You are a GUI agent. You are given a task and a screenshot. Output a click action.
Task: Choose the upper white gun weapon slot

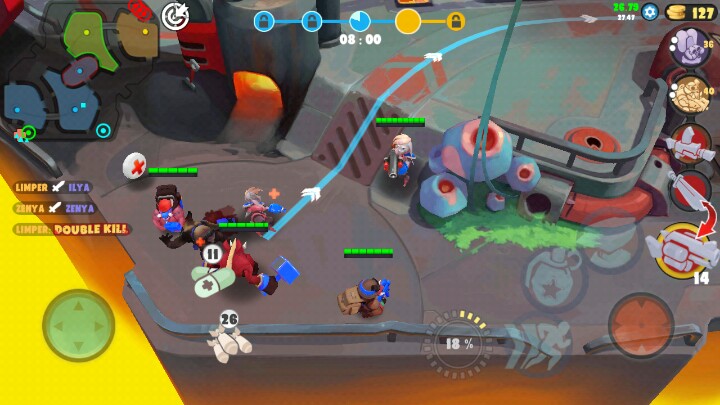click(689, 145)
